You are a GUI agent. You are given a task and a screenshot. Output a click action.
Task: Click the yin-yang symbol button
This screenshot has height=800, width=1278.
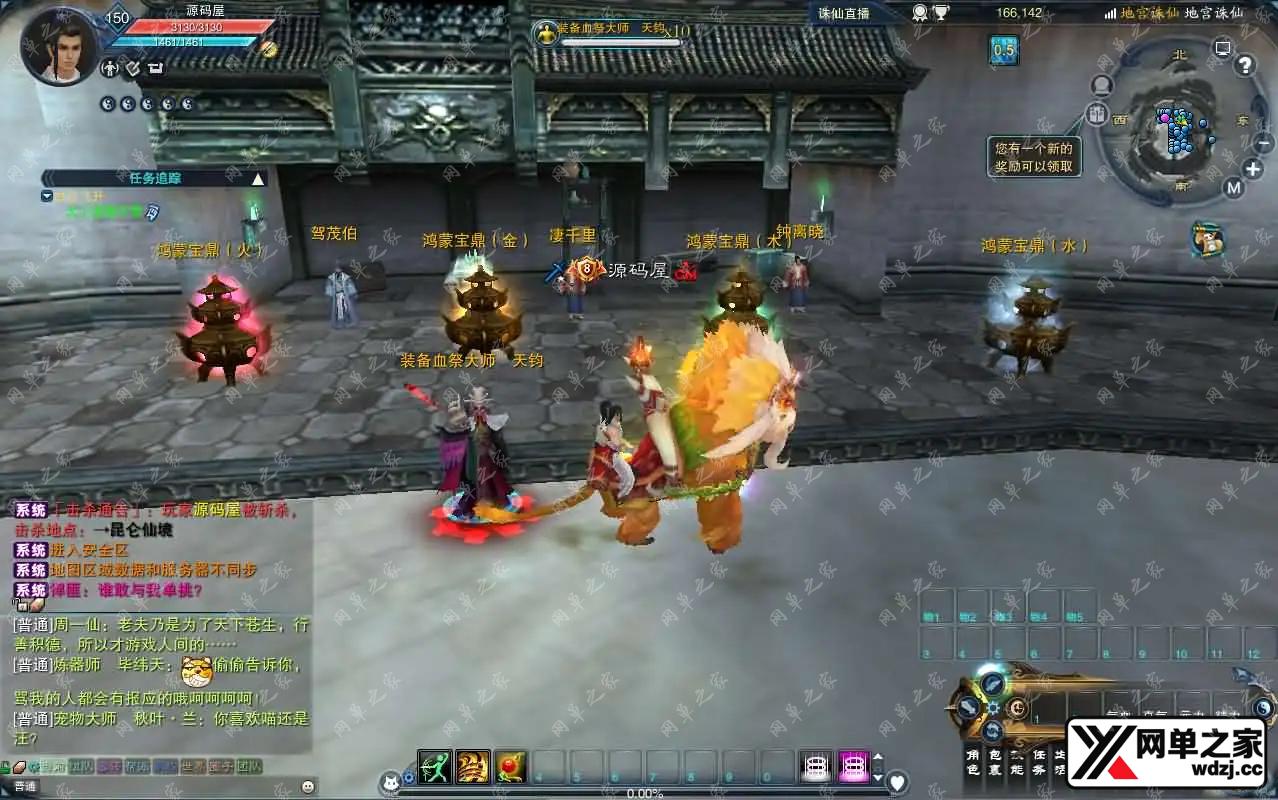(1263, 708)
